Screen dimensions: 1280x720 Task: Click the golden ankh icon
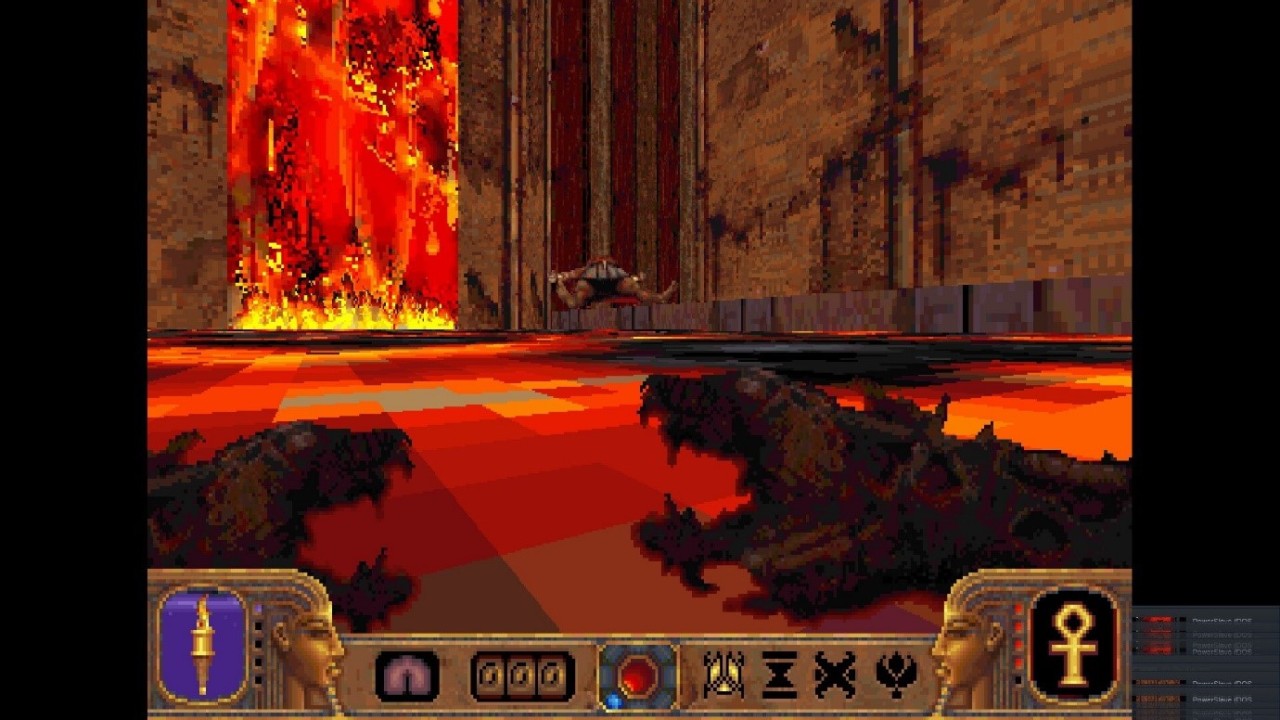pos(1073,645)
